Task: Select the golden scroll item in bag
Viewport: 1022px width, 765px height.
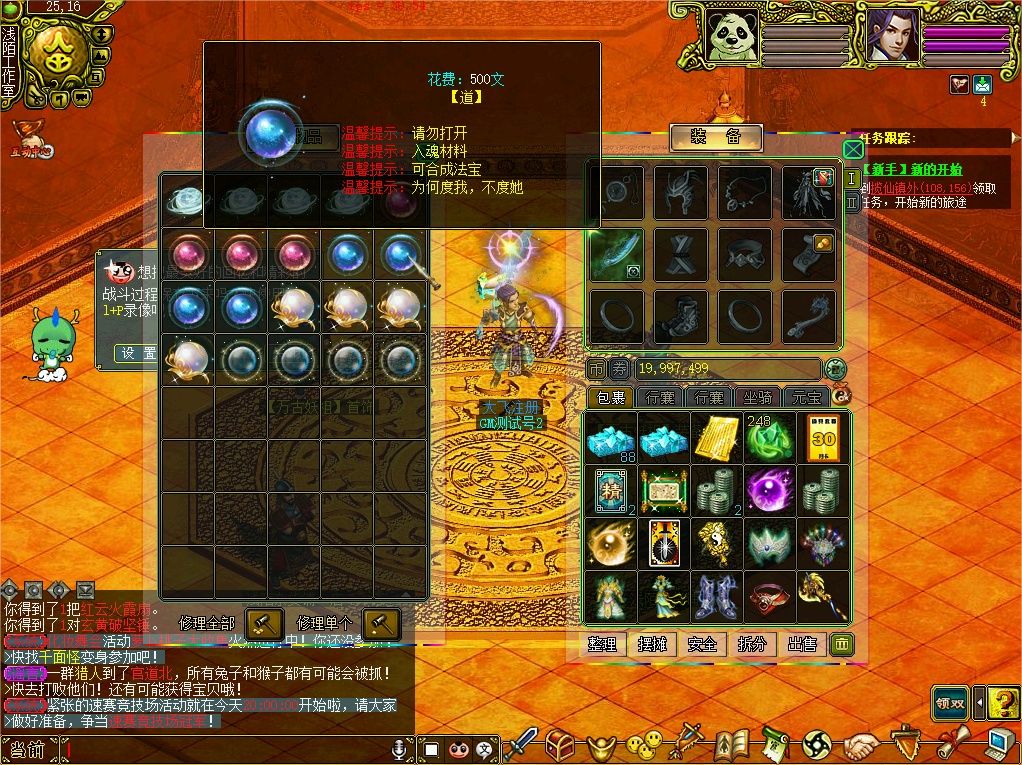Action: click(x=717, y=437)
